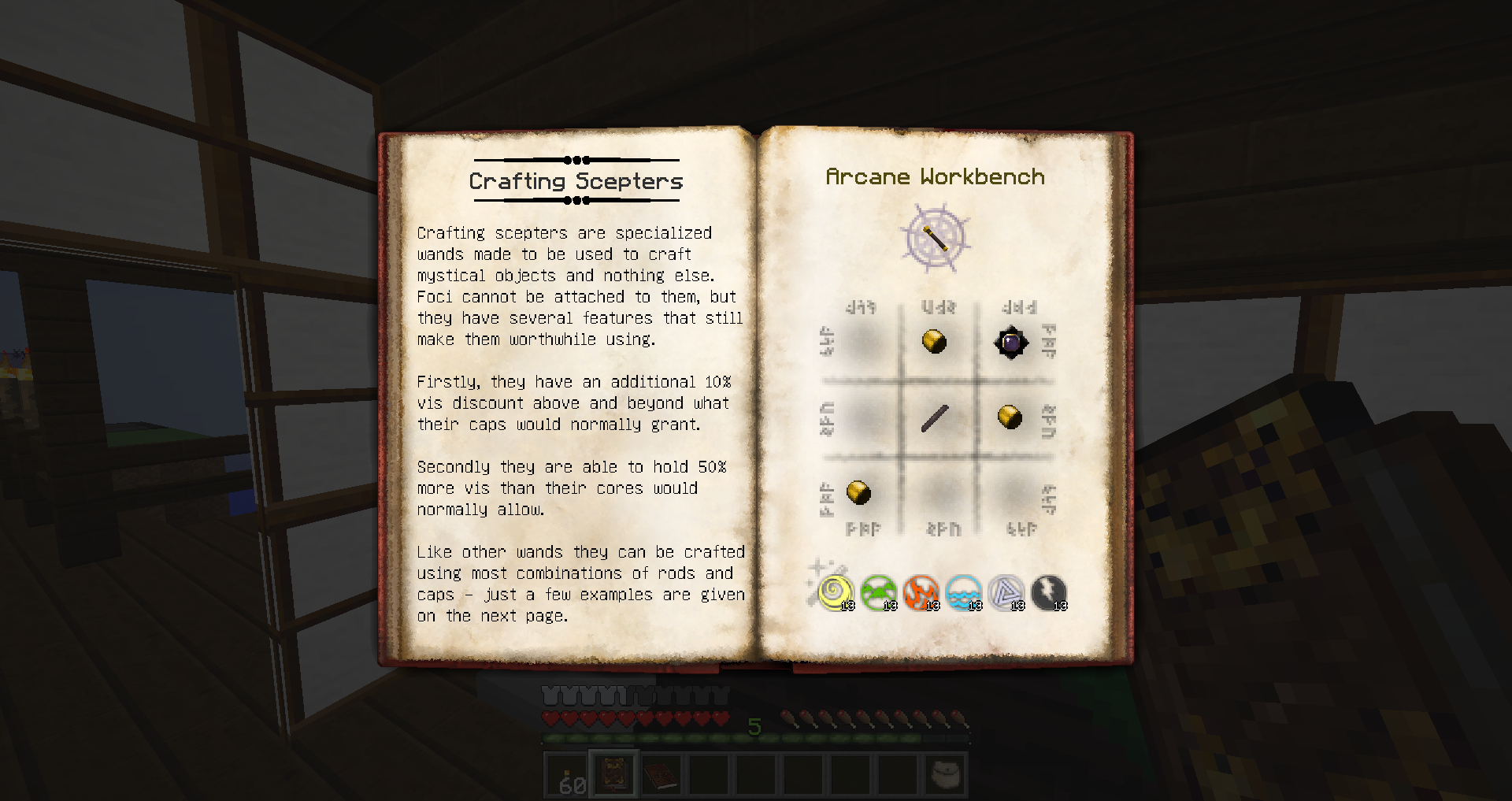The height and width of the screenshot is (801, 1512).
Task: Select the pouch in the last hotbar slot
Action: 944,775
